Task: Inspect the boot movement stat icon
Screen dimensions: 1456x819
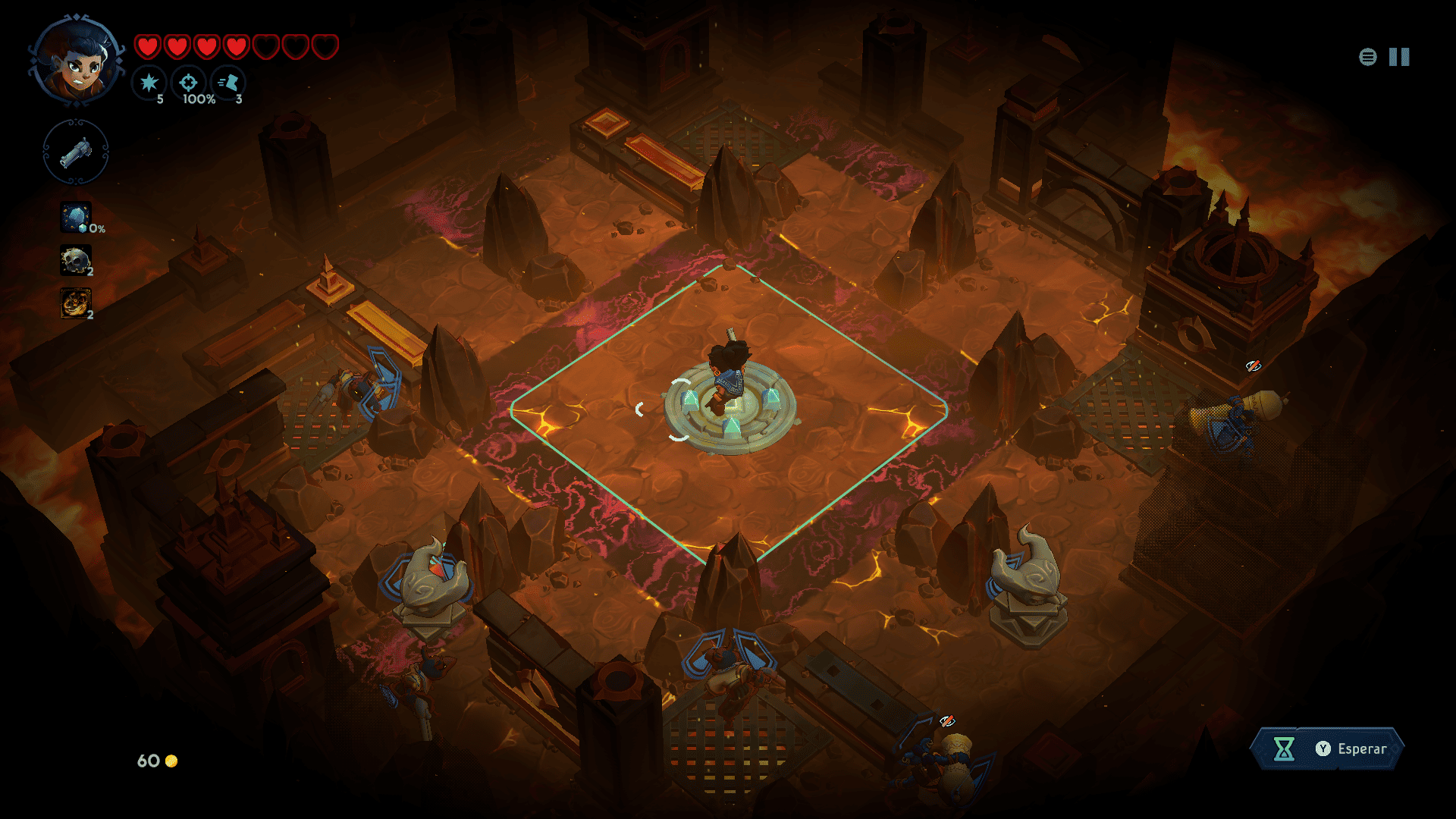Action: tap(228, 83)
